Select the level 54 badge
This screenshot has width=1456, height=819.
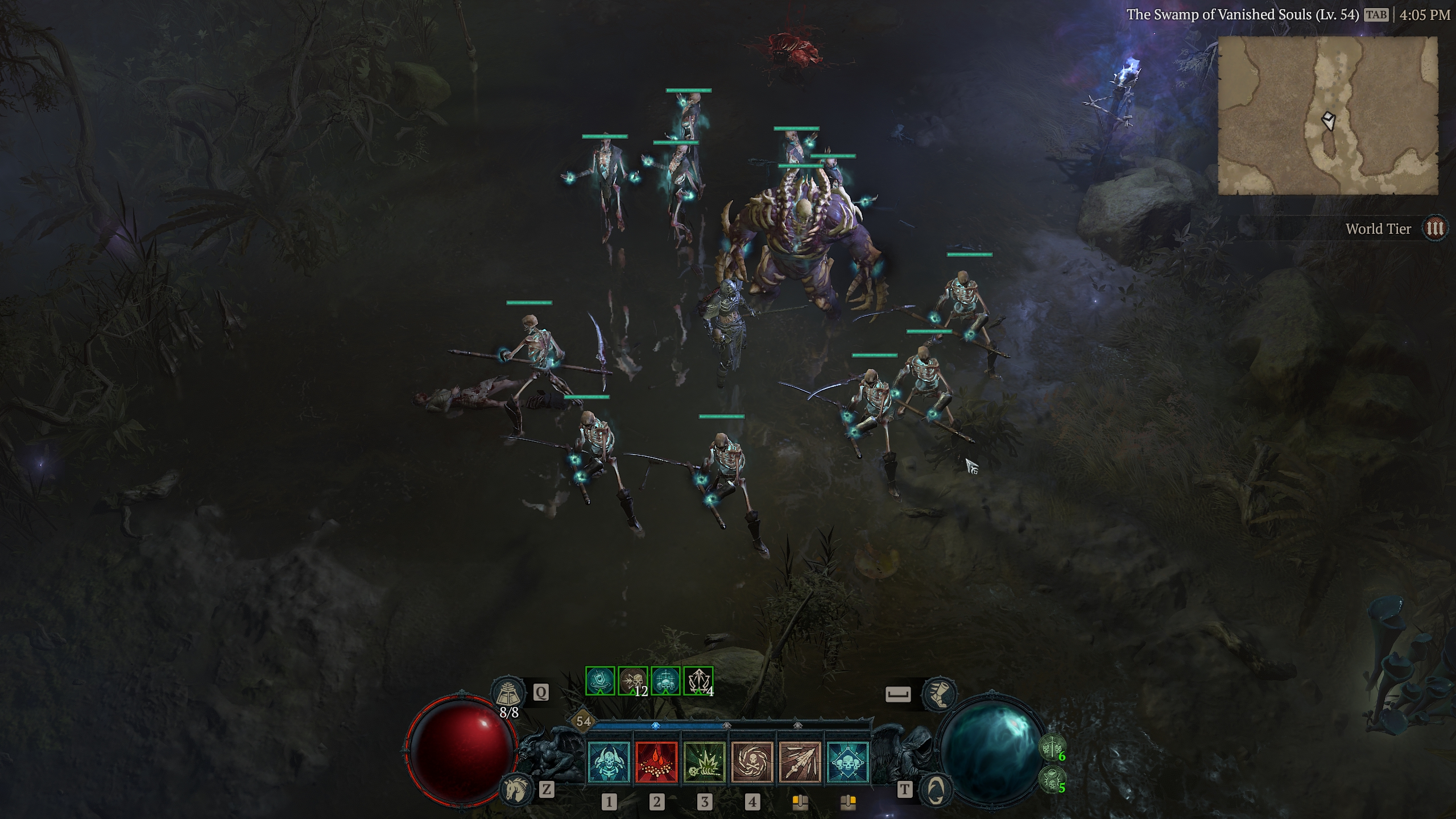coord(584,722)
